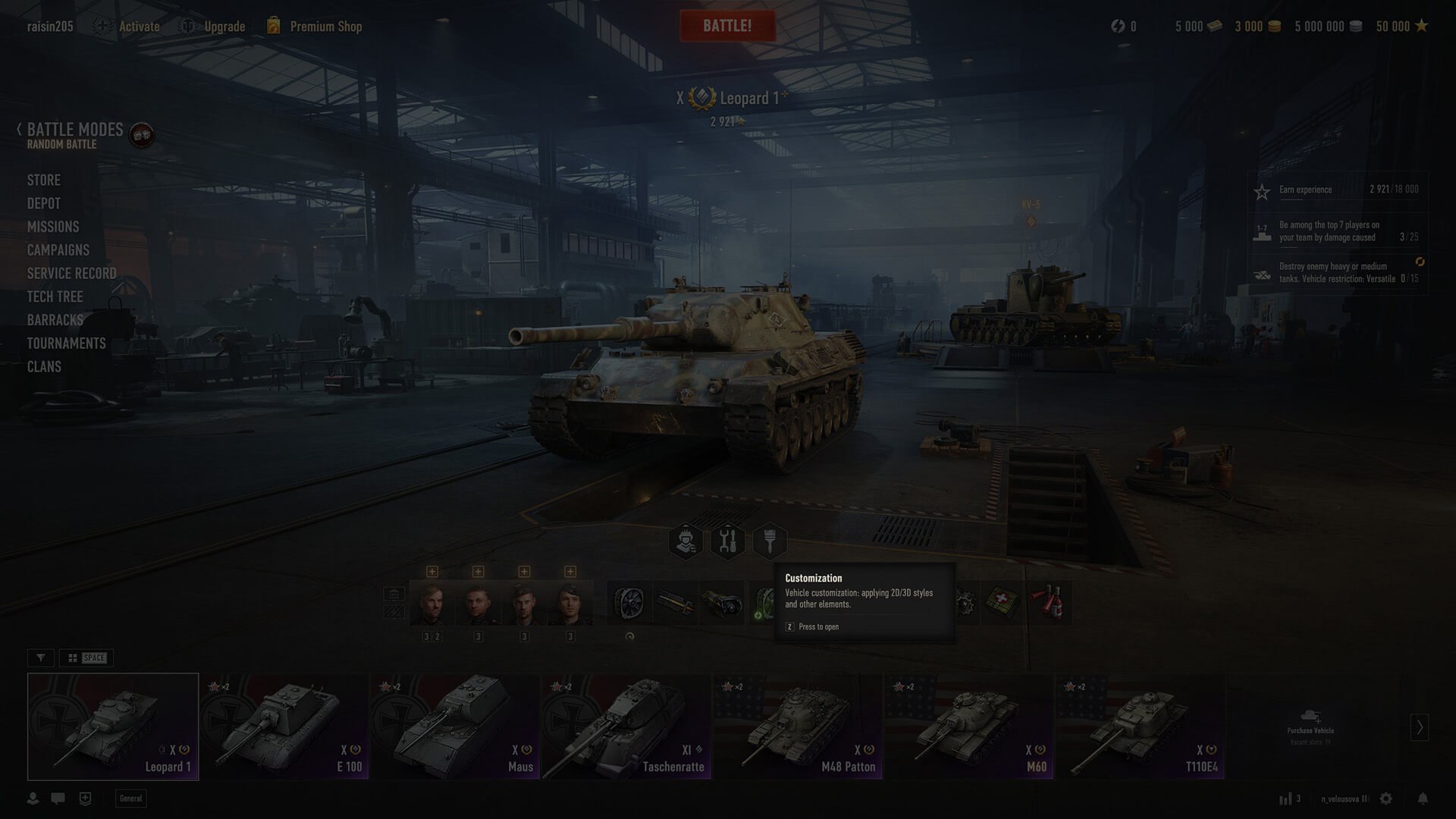
Task: Open the Battle Modes selector
Action: pyautogui.click(x=74, y=130)
